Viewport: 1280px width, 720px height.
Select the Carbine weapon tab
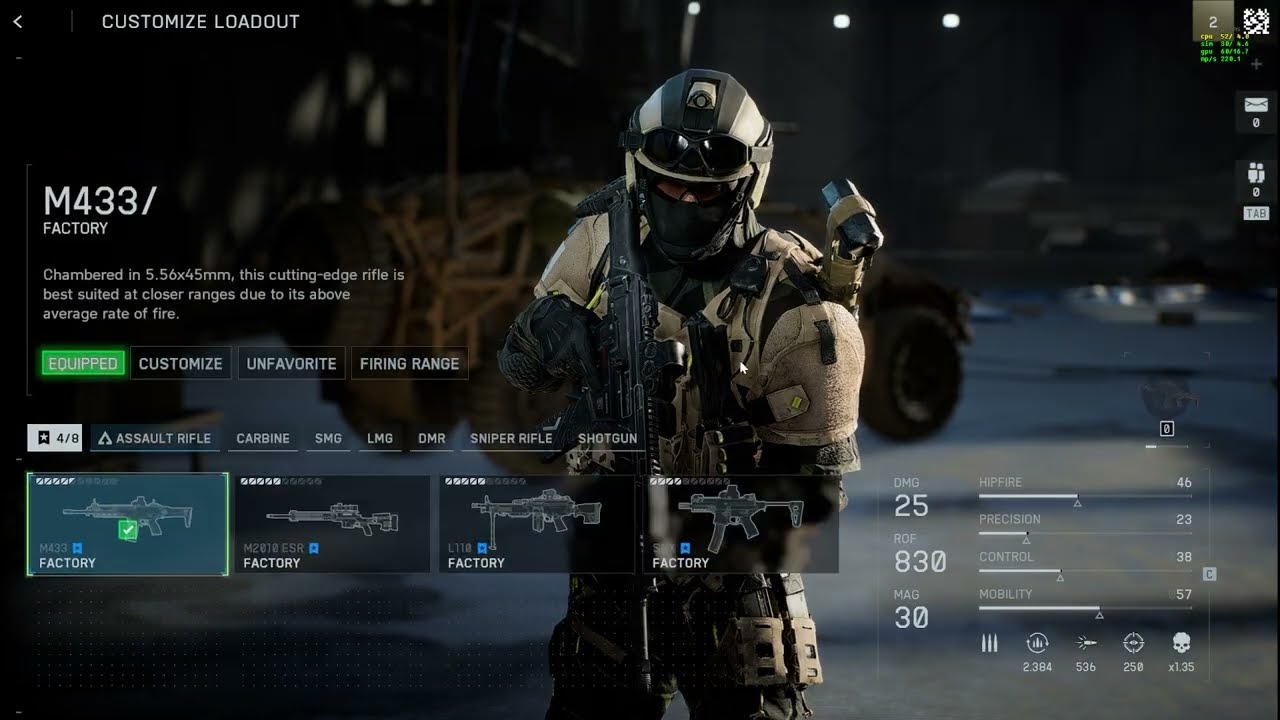pos(263,438)
